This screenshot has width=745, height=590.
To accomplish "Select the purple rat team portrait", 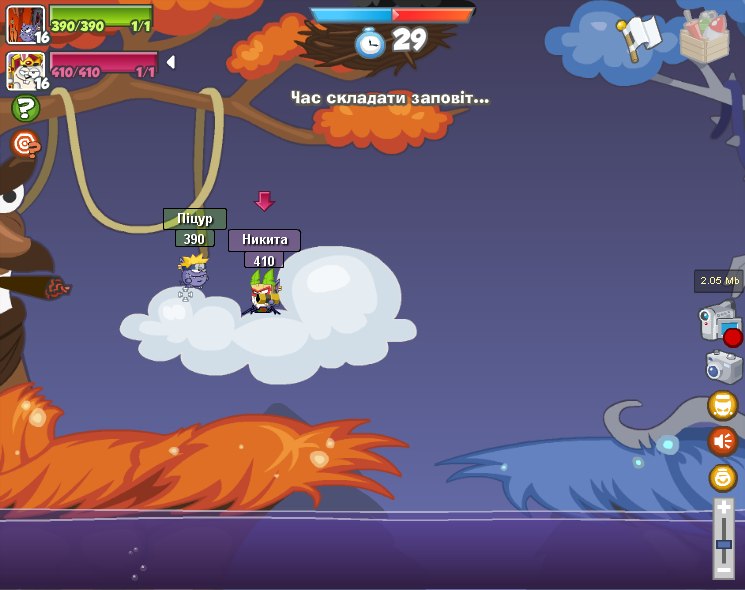I will pyautogui.click(x=24, y=24).
